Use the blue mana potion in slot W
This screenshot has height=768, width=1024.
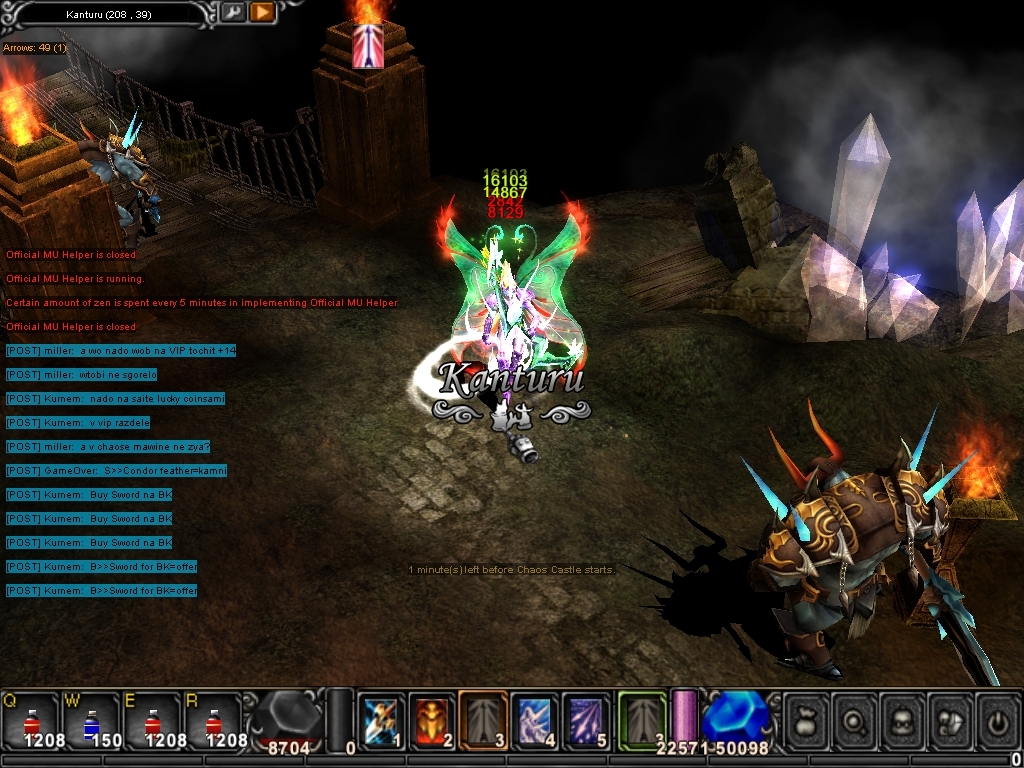[90, 719]
